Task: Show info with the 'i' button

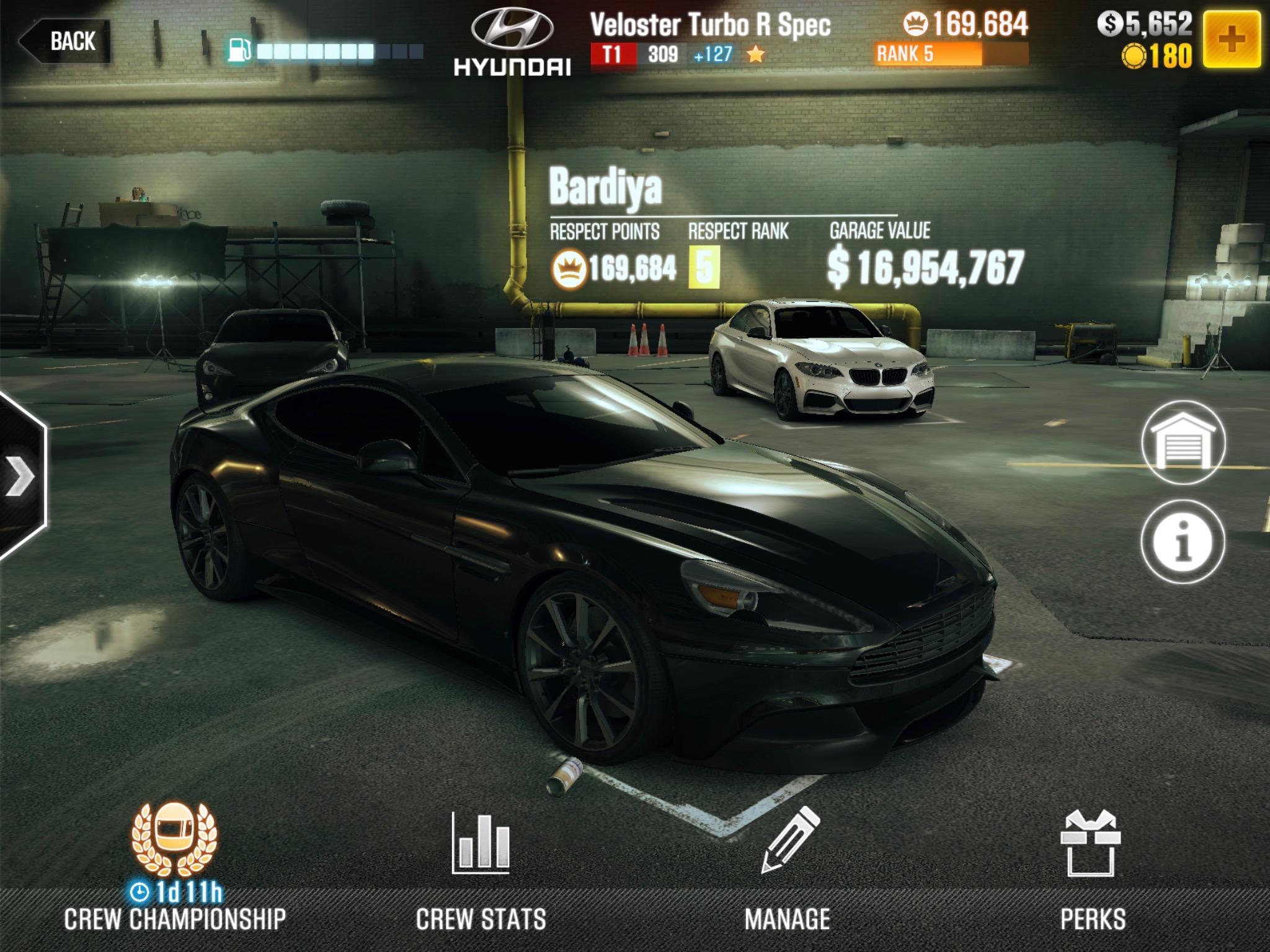Action: pos(1183,542)
